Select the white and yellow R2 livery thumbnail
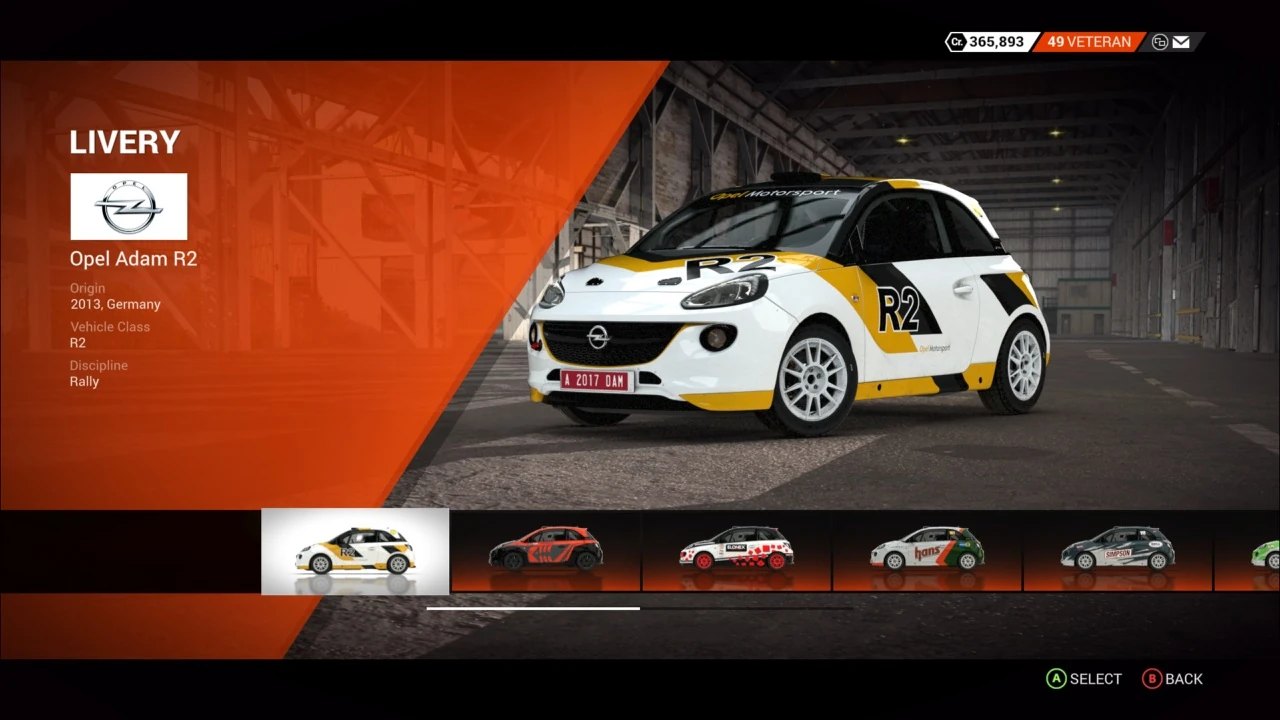This screenshot has width=1280, height=720. point(354,551)
